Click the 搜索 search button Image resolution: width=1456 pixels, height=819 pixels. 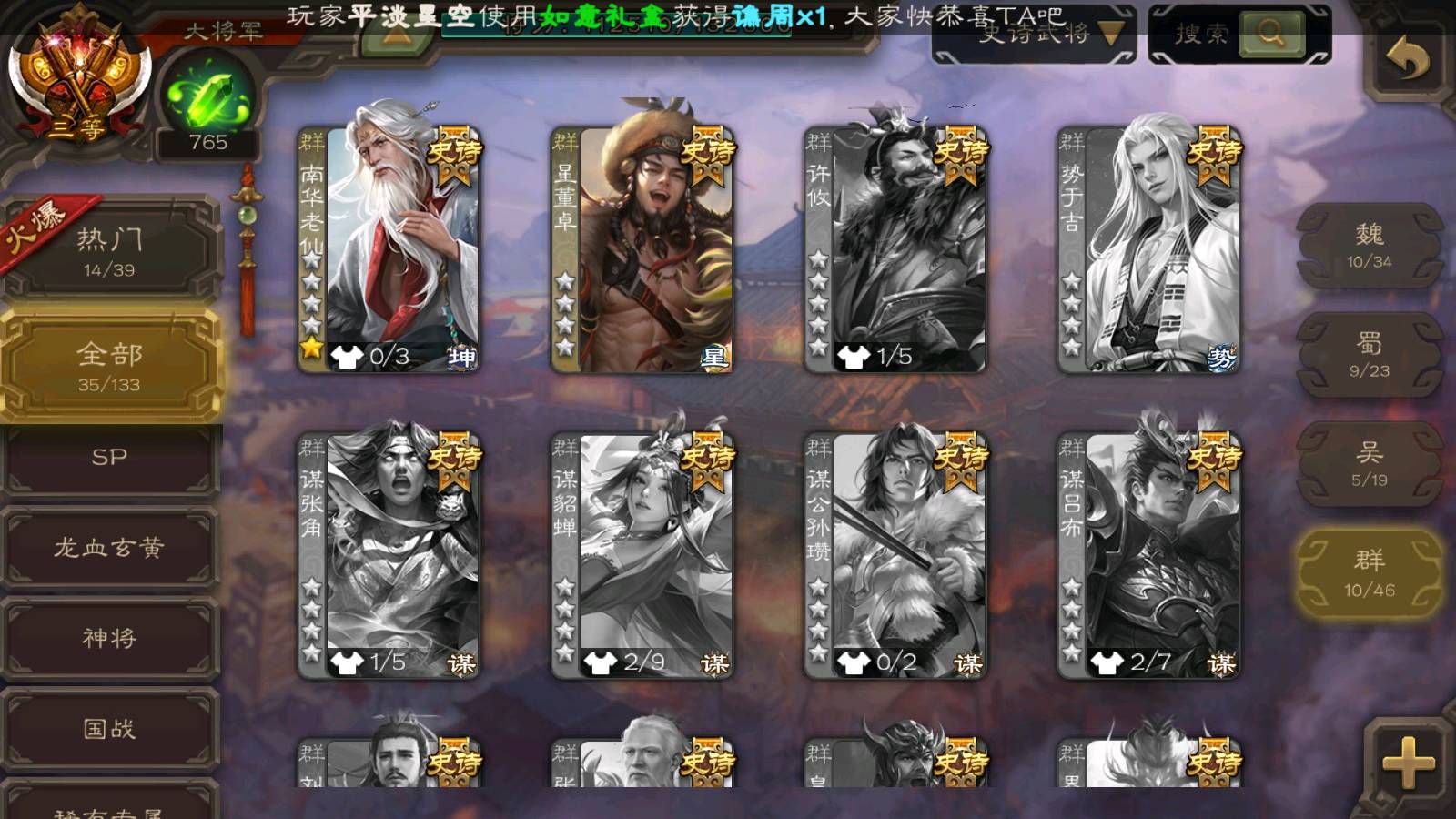[1270, 35]
